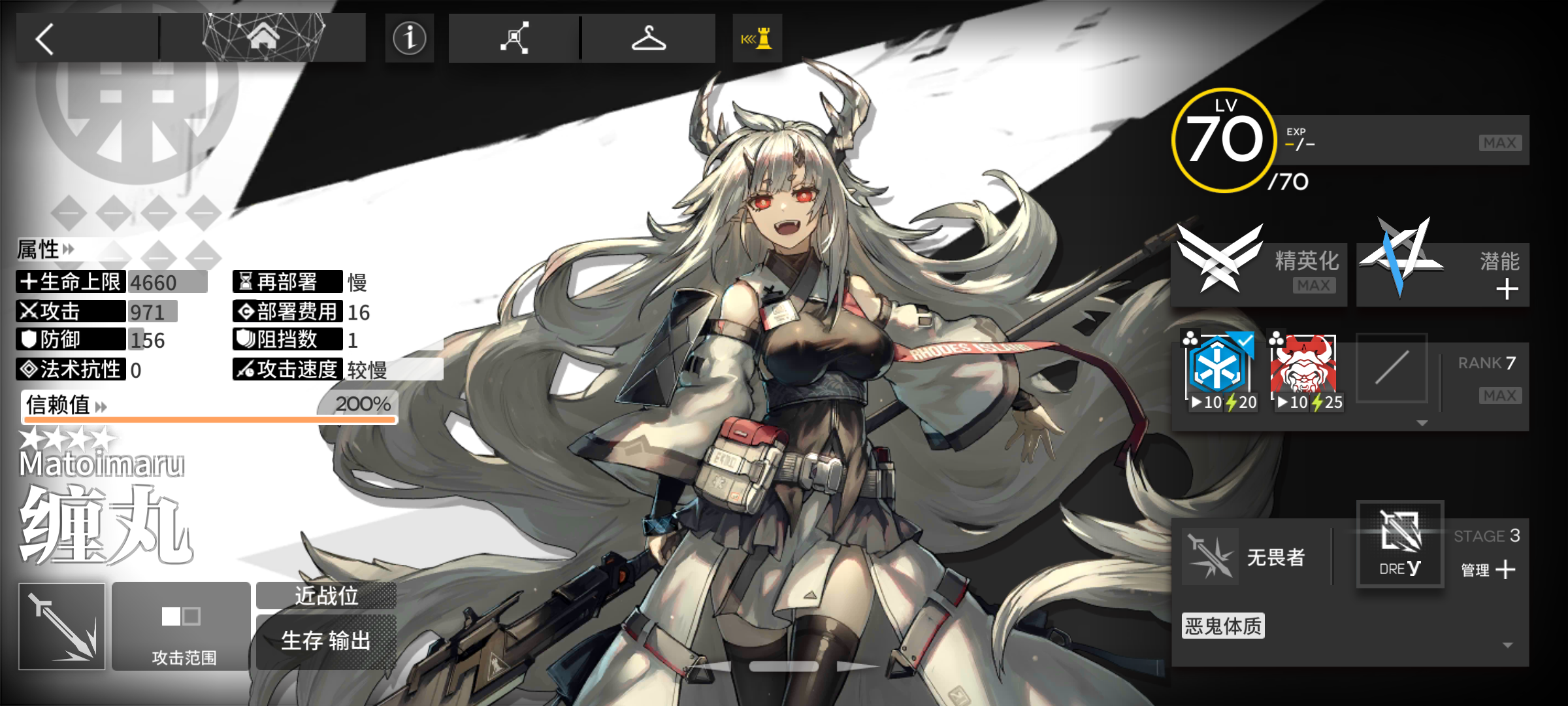The image size is (1568, 706).
Task: Open the operator info panel via the info icon
Action: [409, 38]
